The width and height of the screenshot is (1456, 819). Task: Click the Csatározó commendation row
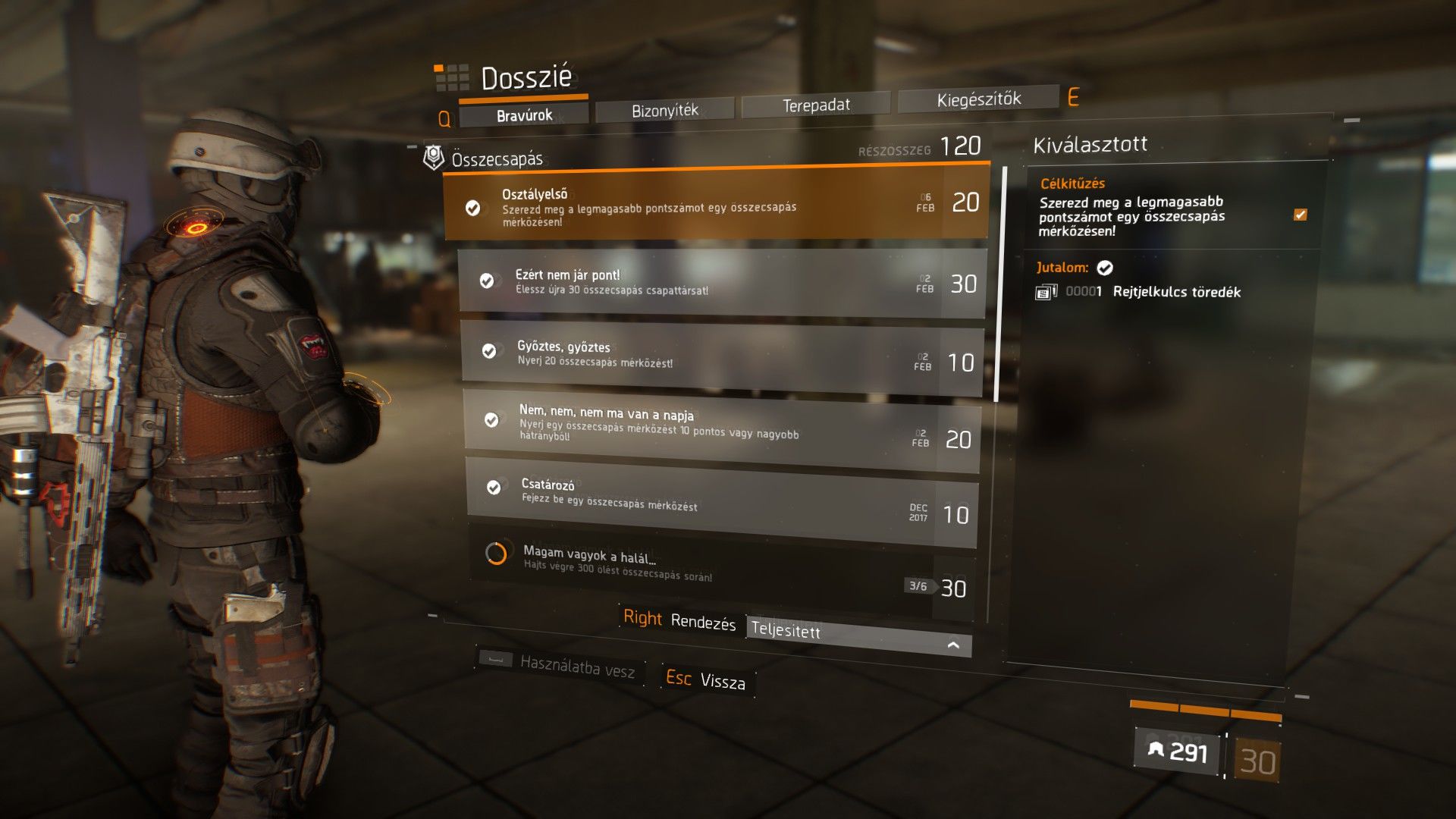pyautogui.click(x=722, y=497)
